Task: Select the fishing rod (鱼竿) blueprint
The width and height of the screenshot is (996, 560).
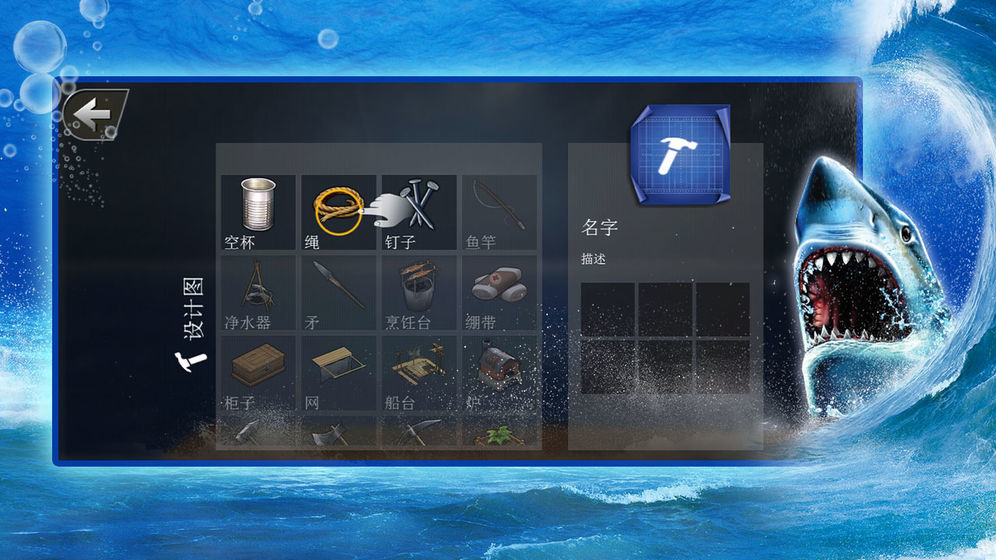Action: (x=498, y=211)
